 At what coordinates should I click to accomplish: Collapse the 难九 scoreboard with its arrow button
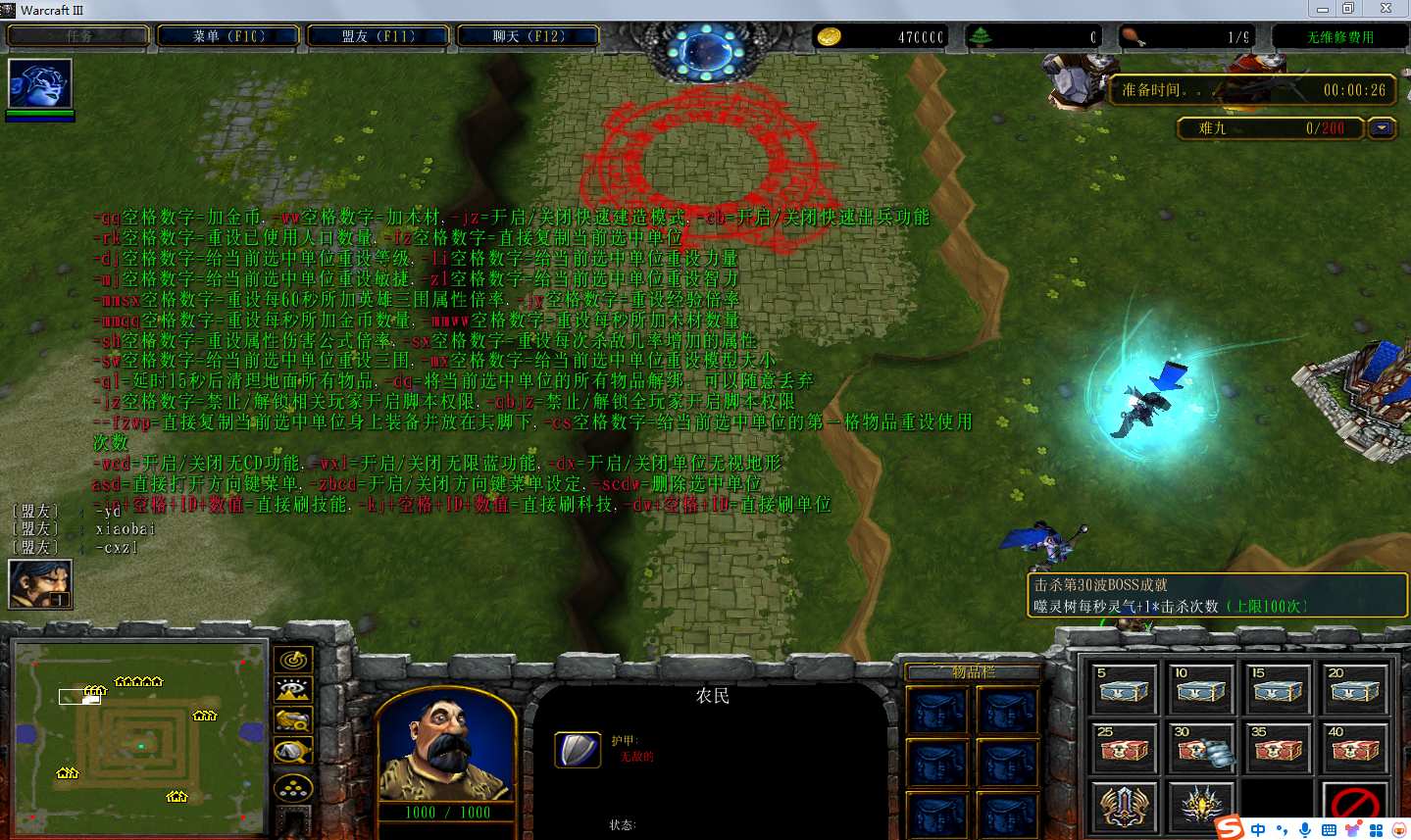1383,128
